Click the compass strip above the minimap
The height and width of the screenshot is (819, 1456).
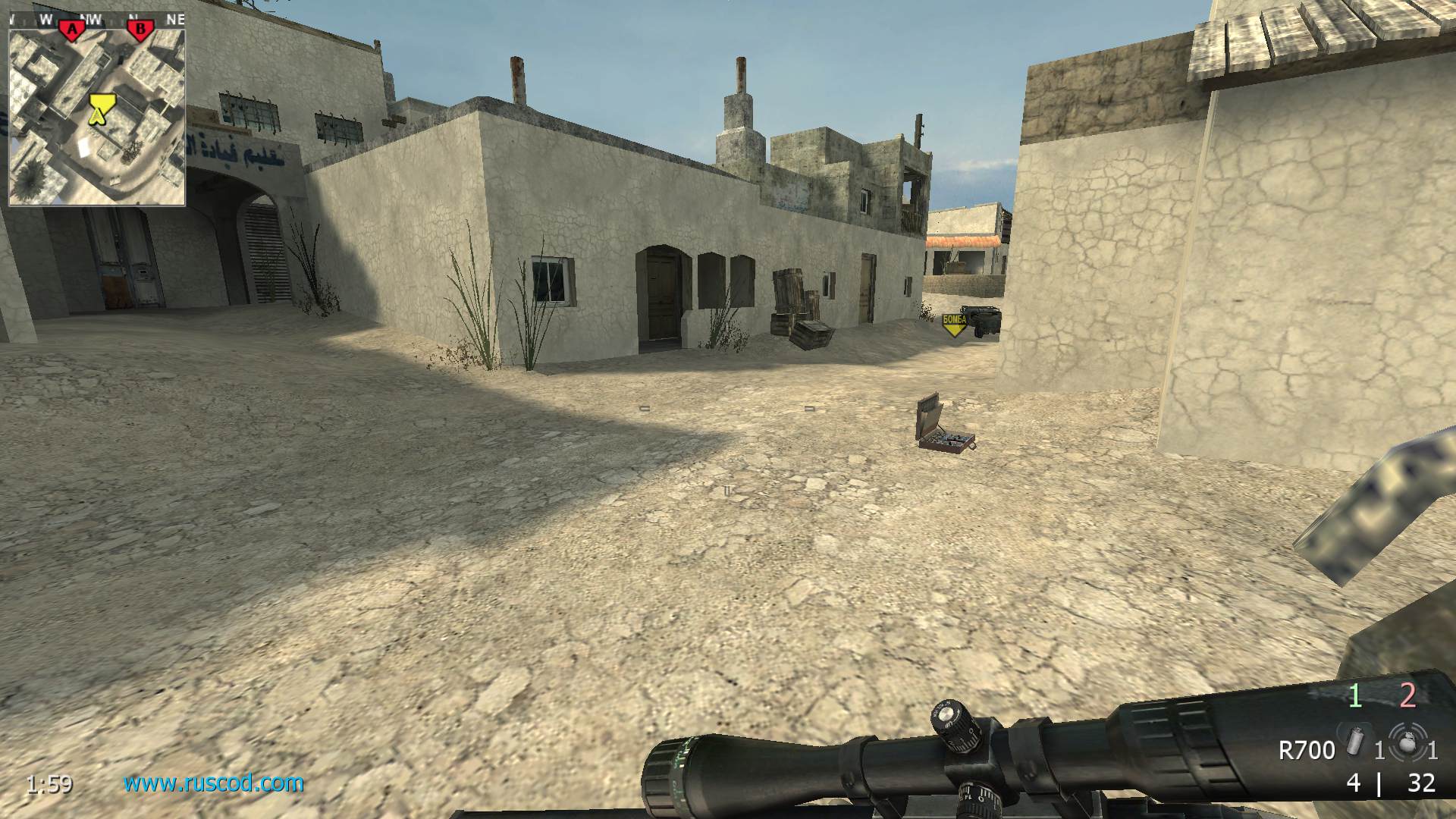[97, 18]
